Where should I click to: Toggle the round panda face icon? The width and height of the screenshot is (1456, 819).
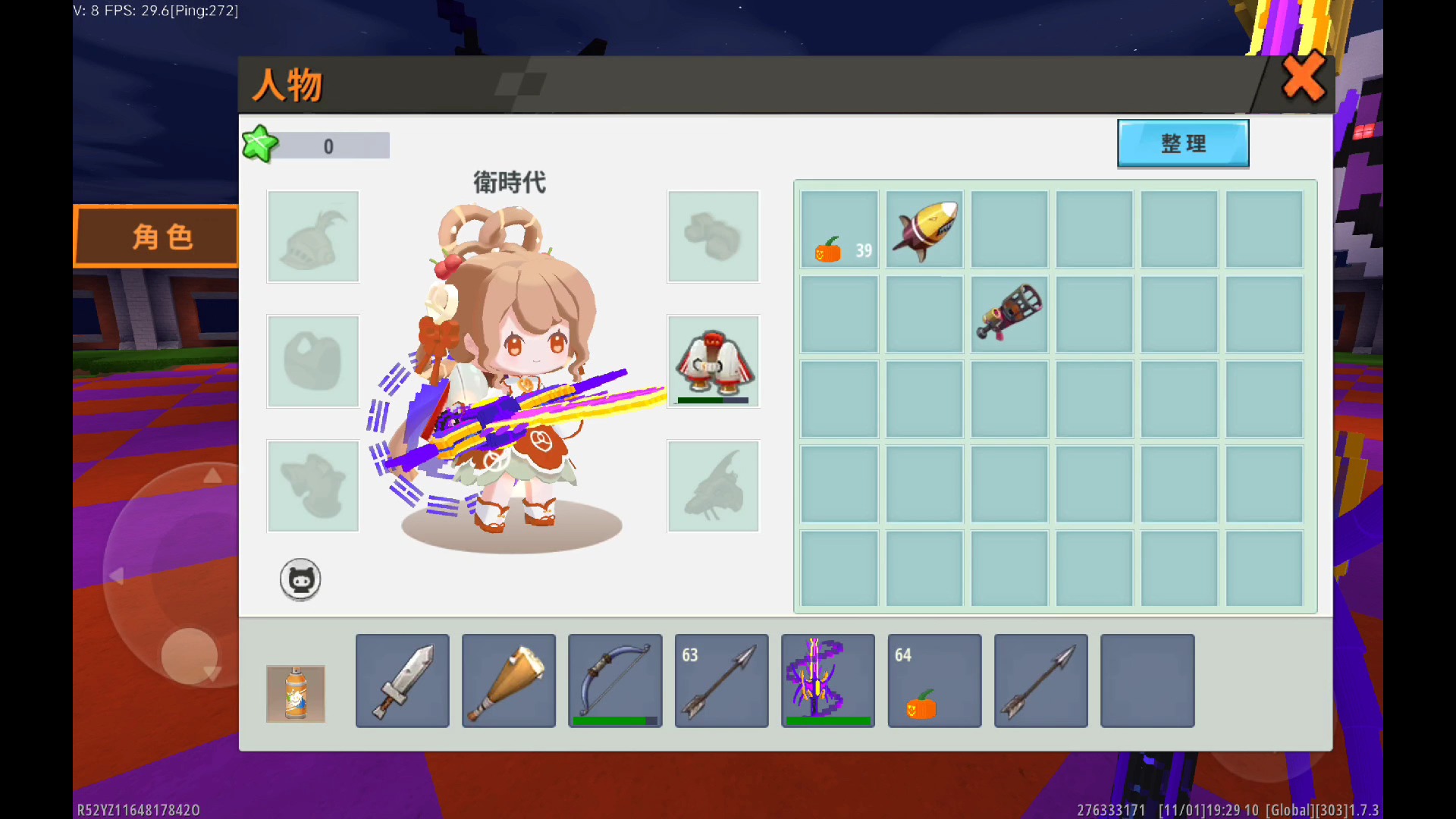point(300,580)
